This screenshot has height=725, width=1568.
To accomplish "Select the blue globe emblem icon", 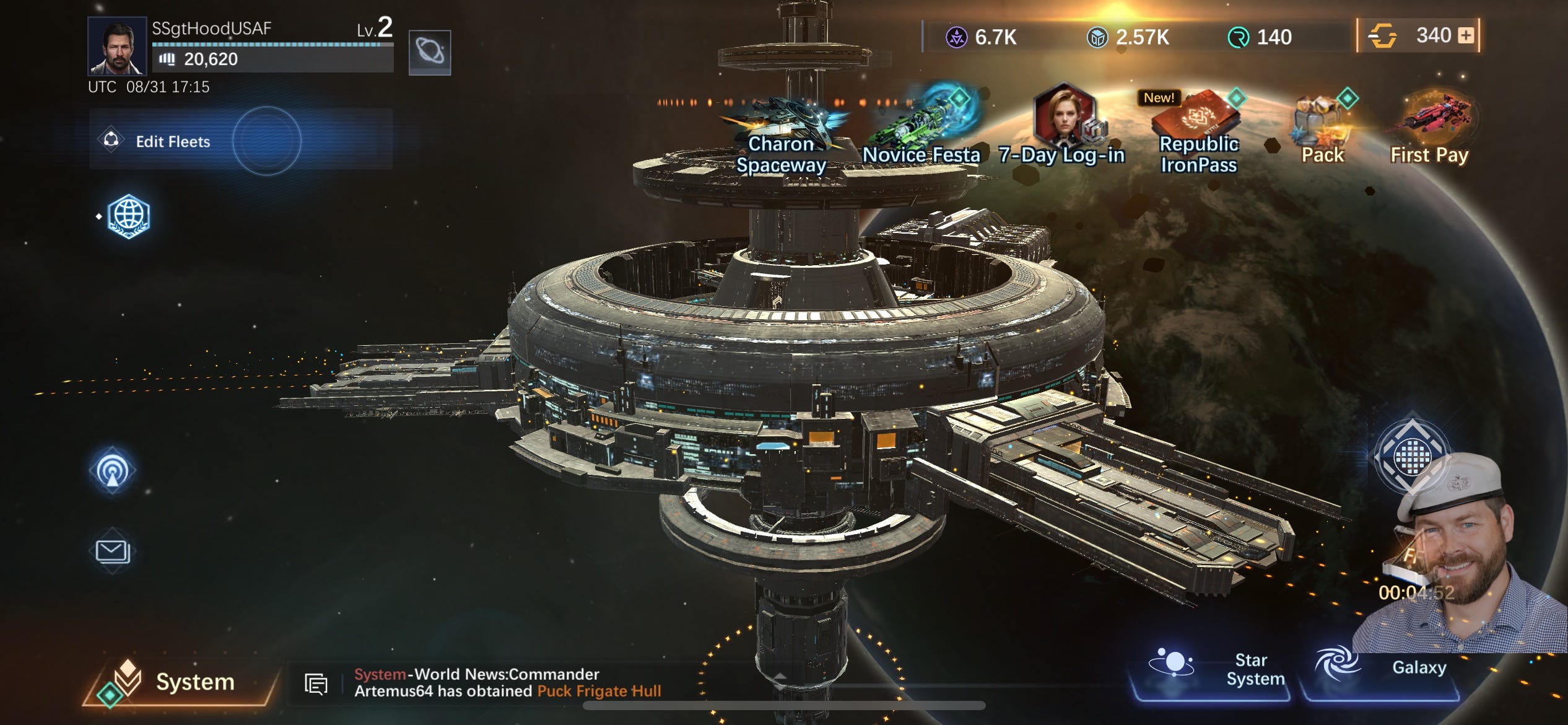I will 128,216.
